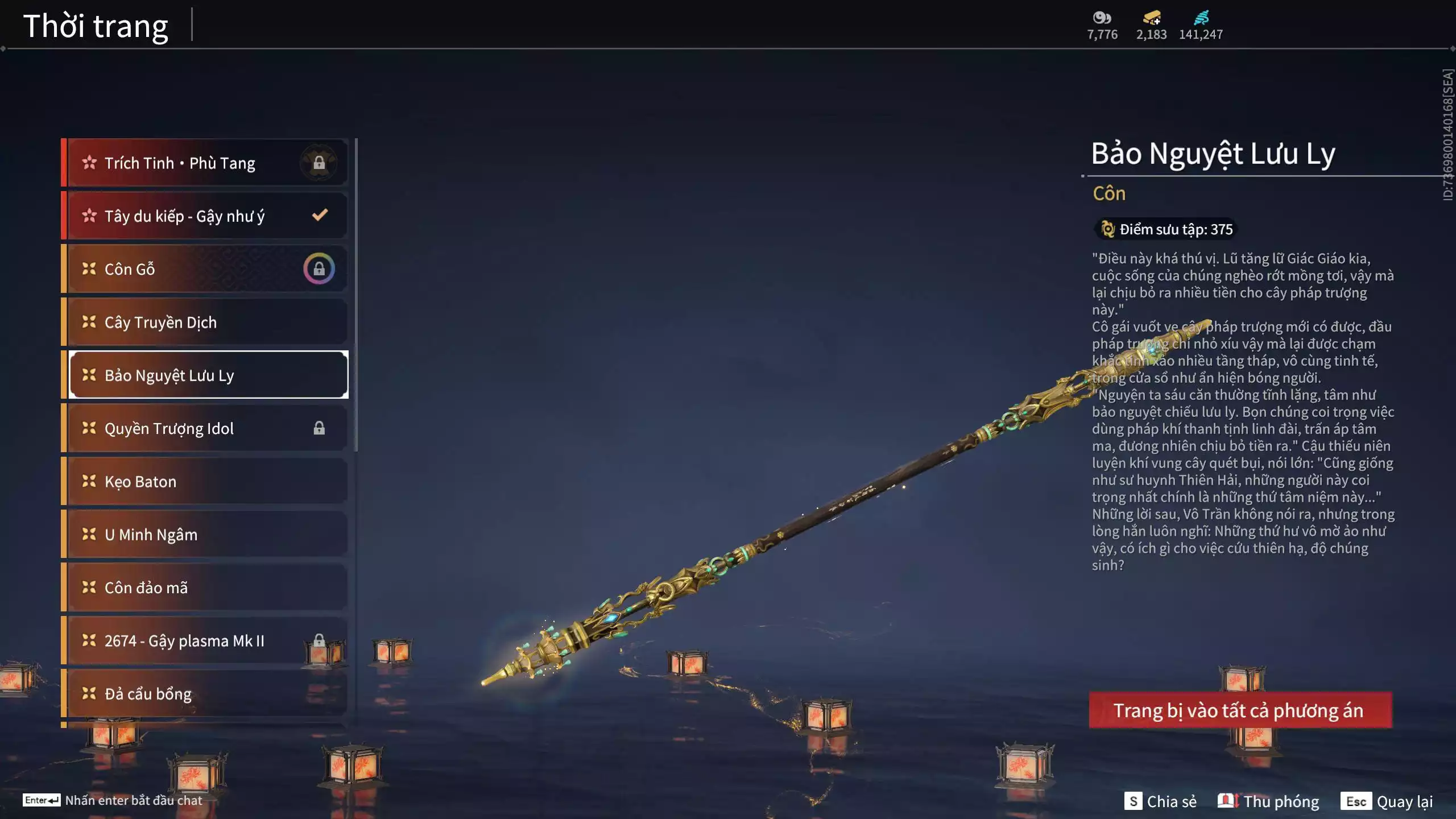Choose the Quyền Trượng Idol skin
The width and height of the screenshot is (1456, 819).
(x=208, y=428)
